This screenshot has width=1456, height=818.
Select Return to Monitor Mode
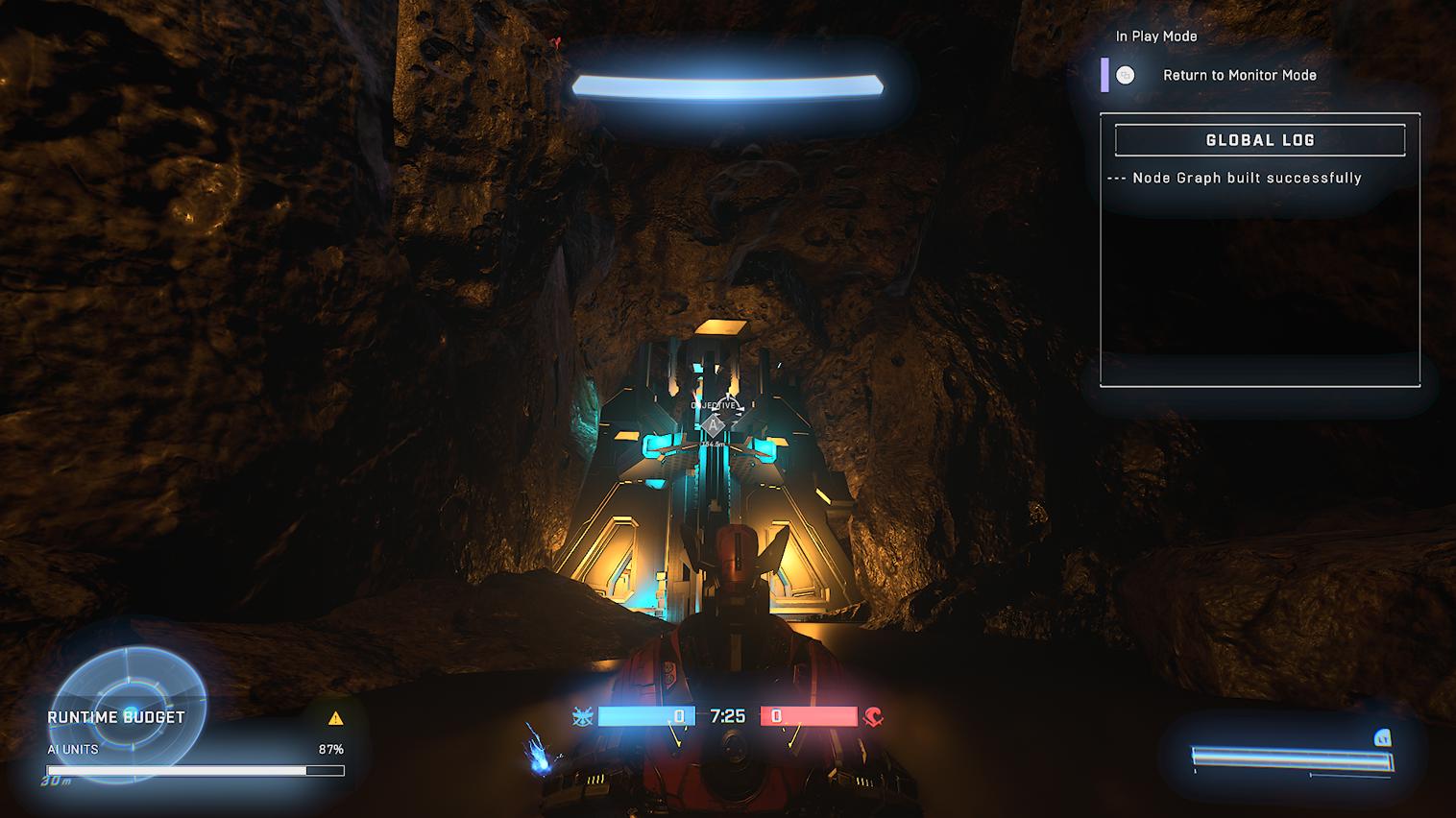(1238, 75)
